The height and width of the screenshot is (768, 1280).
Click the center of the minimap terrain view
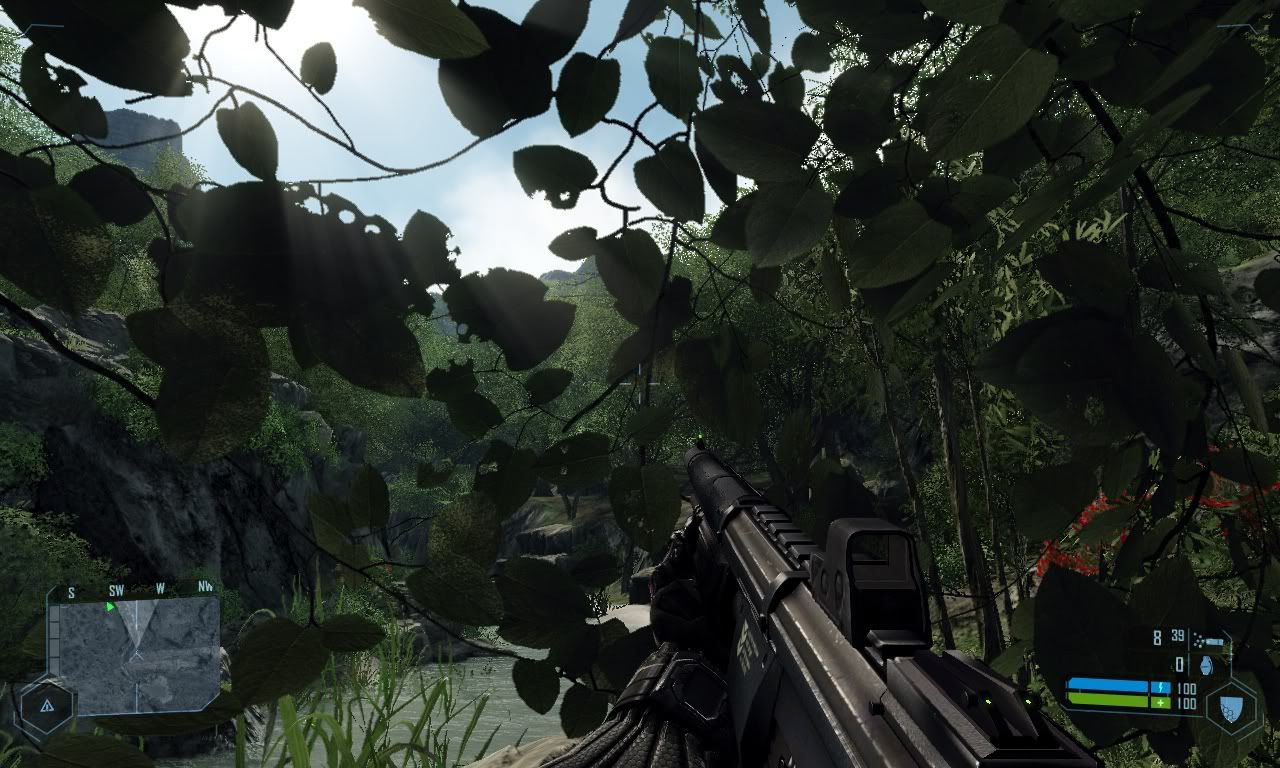coord(135,653)
